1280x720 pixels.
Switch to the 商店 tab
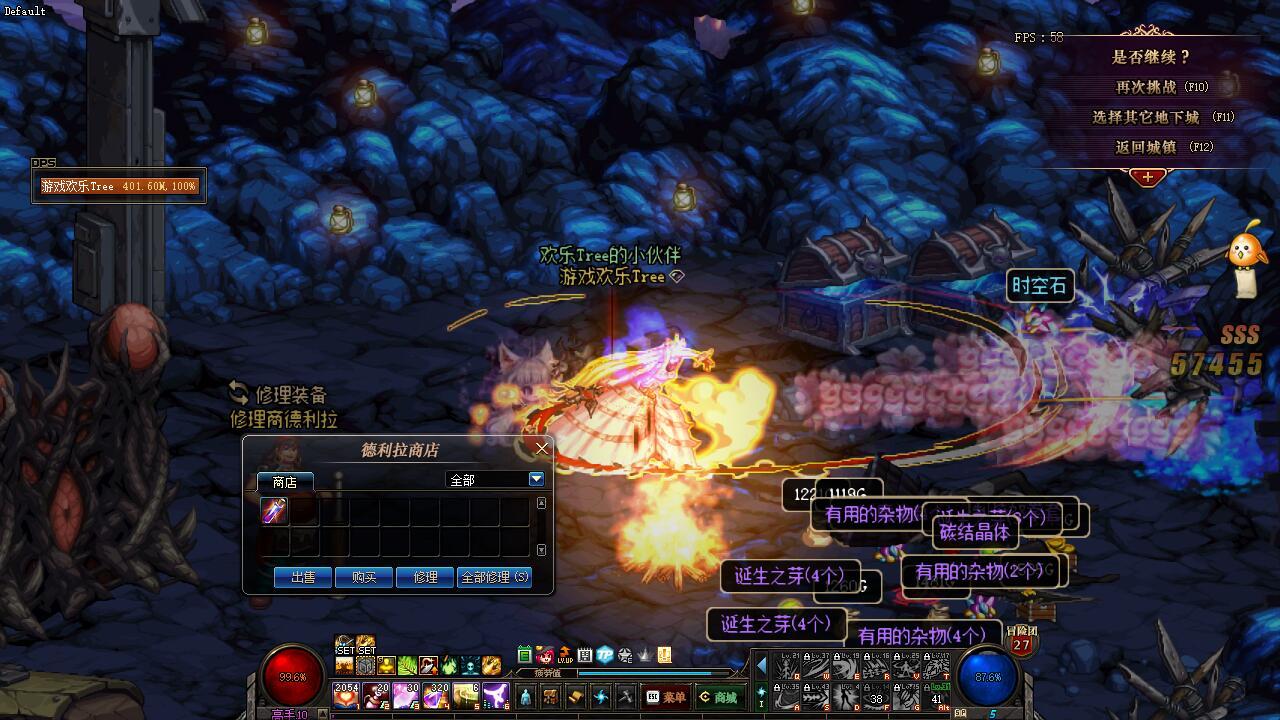285,482
